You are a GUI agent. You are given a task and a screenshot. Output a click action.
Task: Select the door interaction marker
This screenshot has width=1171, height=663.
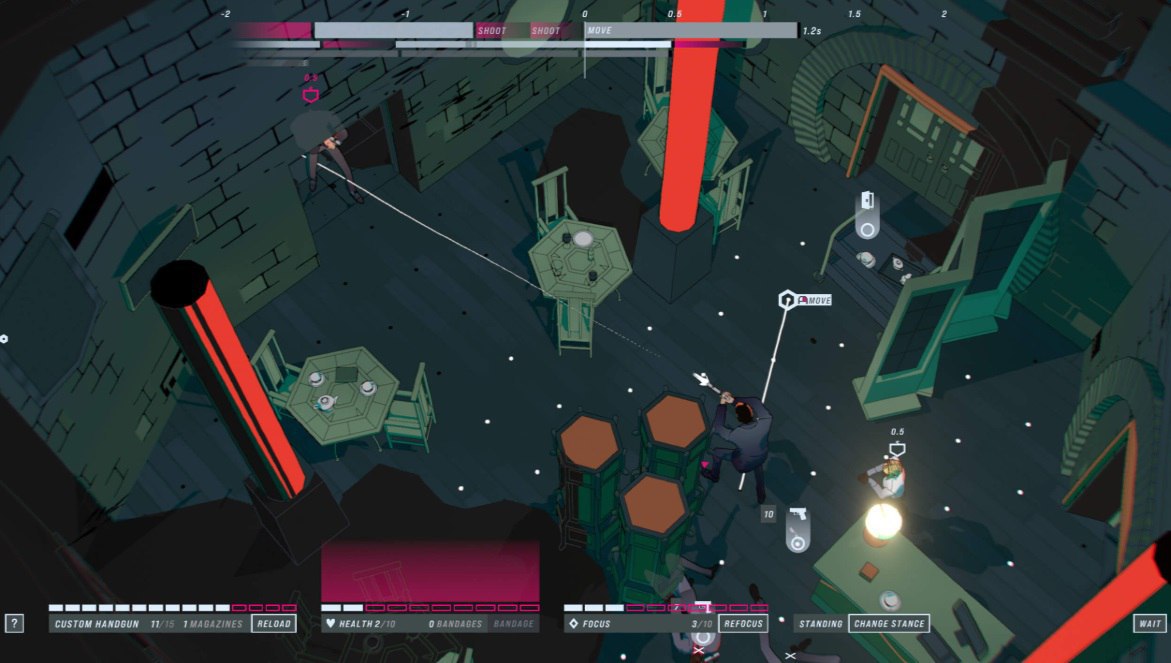867,214
